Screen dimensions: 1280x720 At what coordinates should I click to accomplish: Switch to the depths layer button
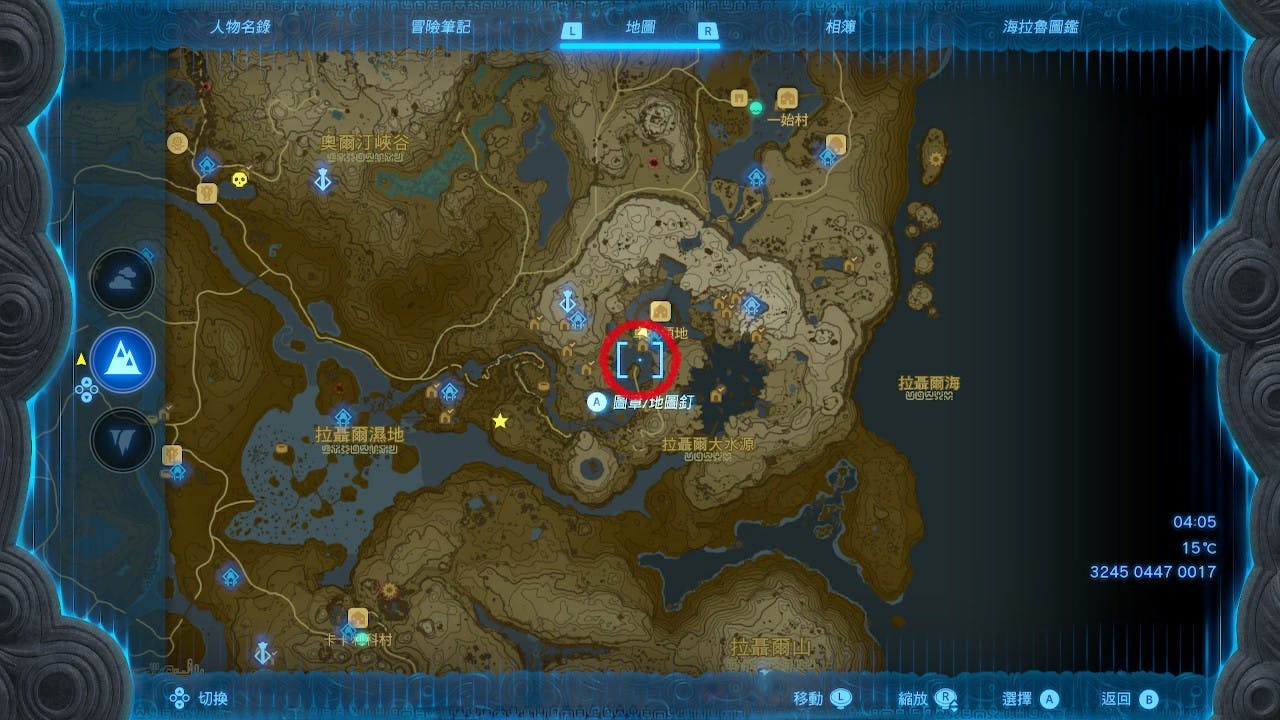[122, 440]
